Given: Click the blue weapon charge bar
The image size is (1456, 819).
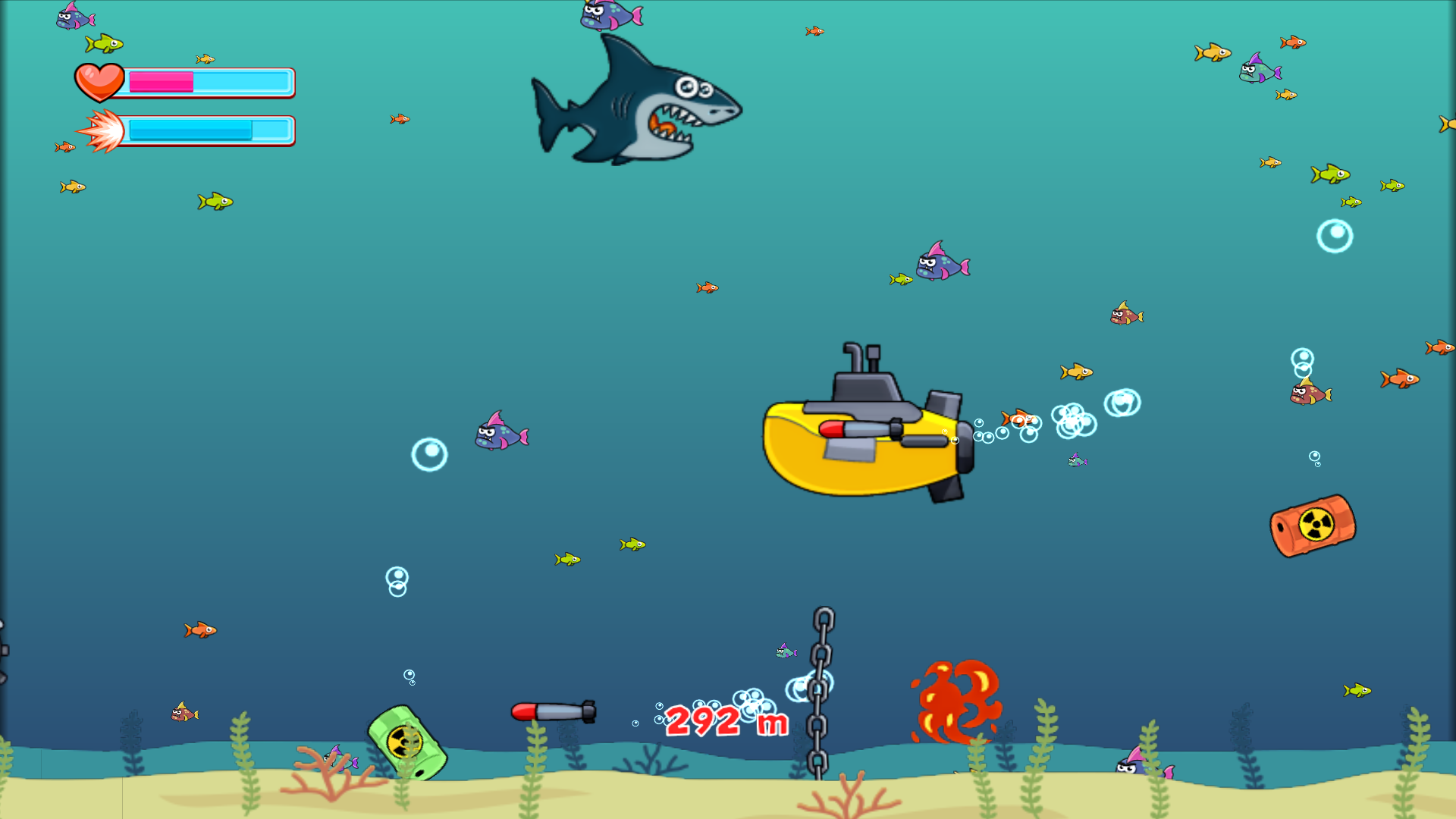Looking at the screenshot, I should pos(190,130).
